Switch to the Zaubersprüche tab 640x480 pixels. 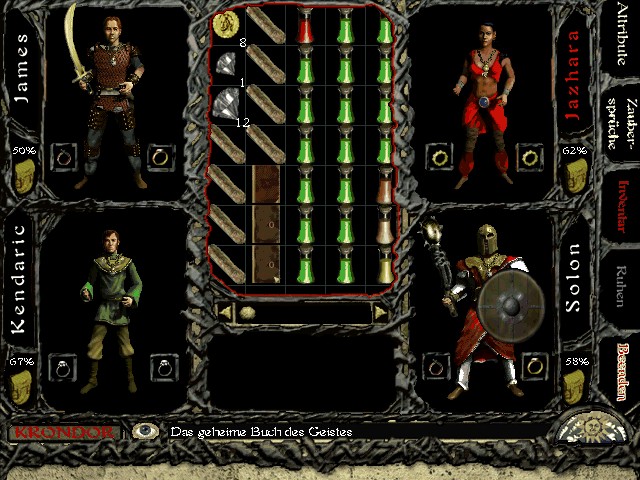pyautogui.click(x=622, y=127)
